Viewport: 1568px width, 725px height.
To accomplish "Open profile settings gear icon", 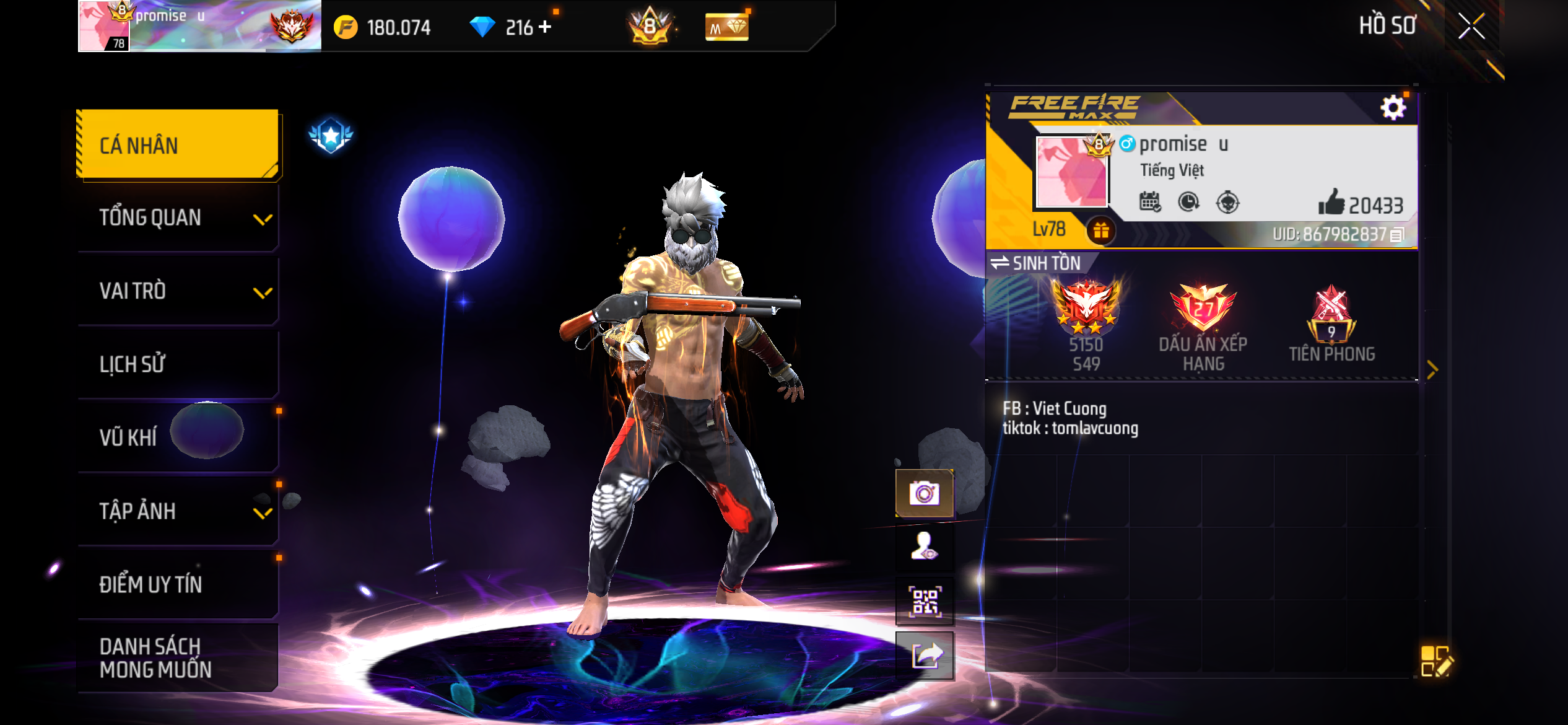I will (x=1393, y=108).
